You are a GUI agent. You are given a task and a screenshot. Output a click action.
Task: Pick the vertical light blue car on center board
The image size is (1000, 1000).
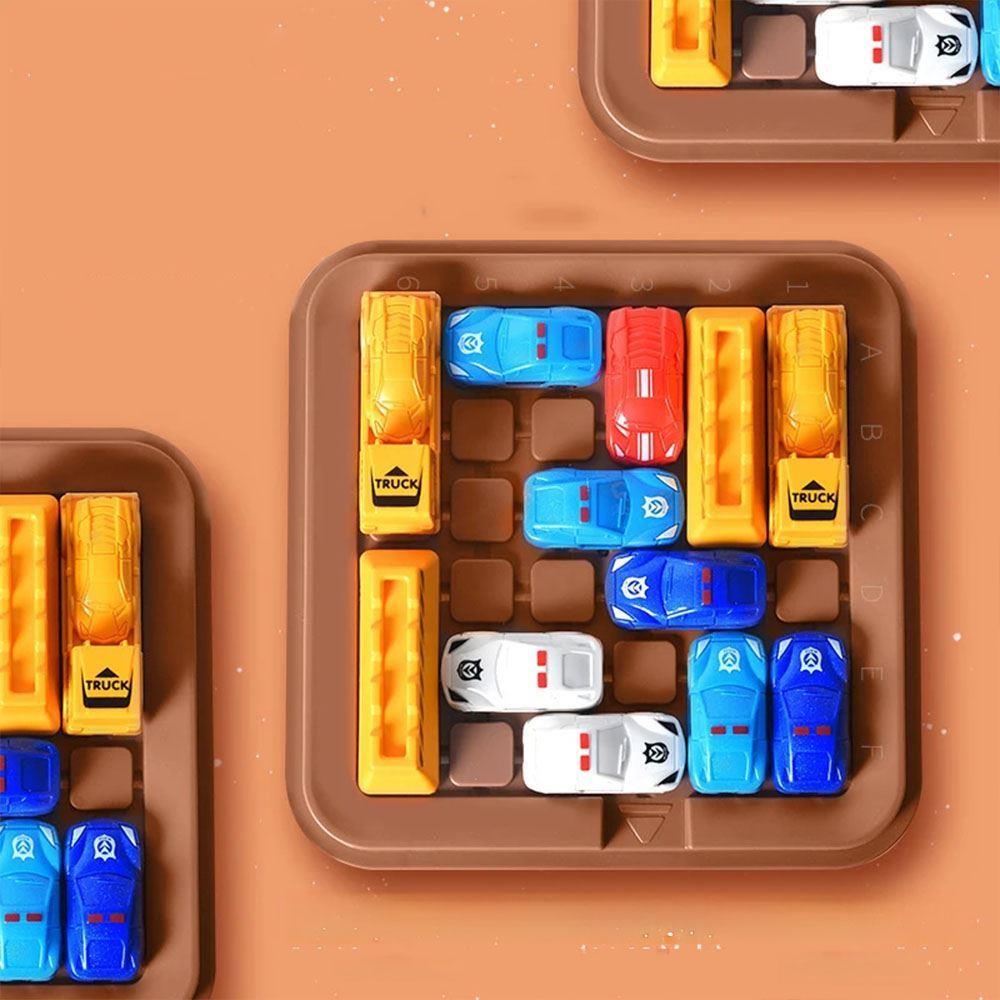click(727, 711)
